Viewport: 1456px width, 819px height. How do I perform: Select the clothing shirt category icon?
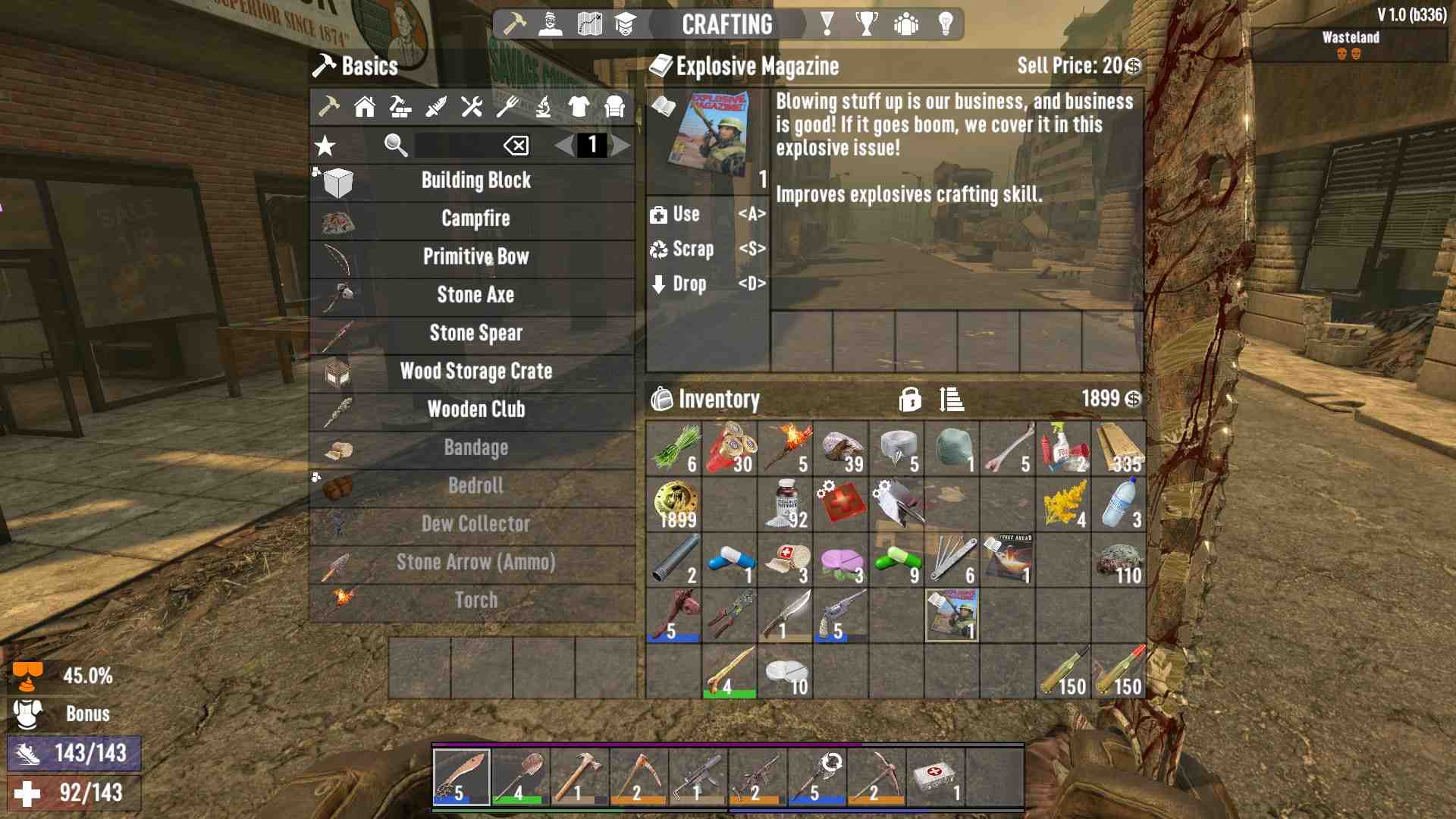580,108
